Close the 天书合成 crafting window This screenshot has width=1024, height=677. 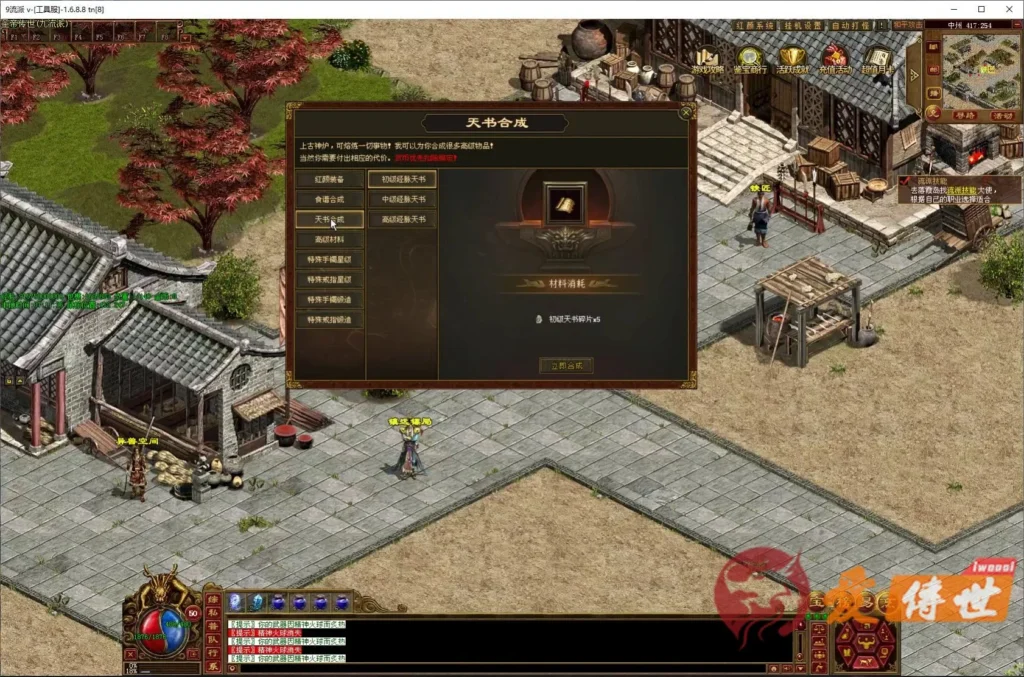pyautogui.click(x=686, y=112)
